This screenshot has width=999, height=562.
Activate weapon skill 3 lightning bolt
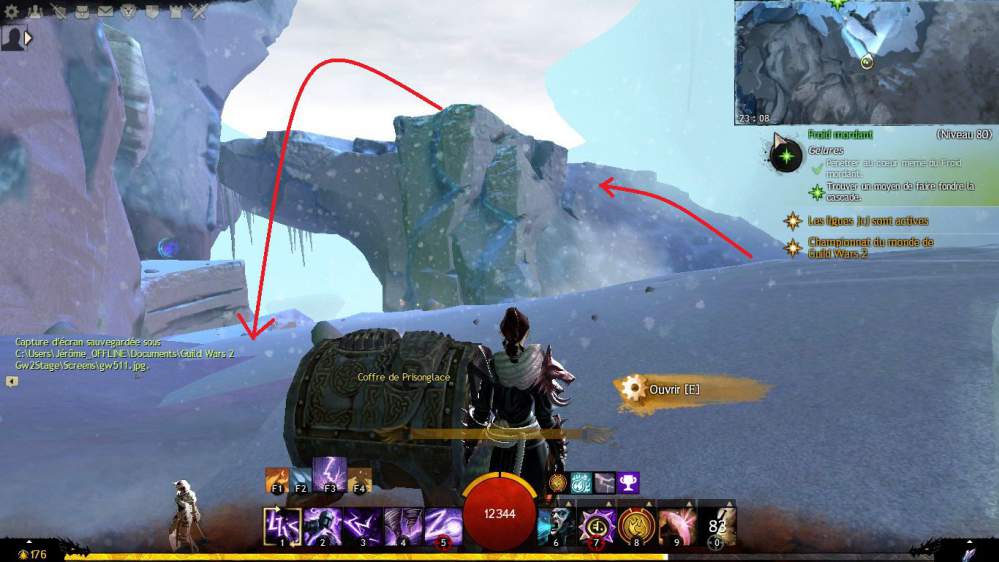click(362, 525)
